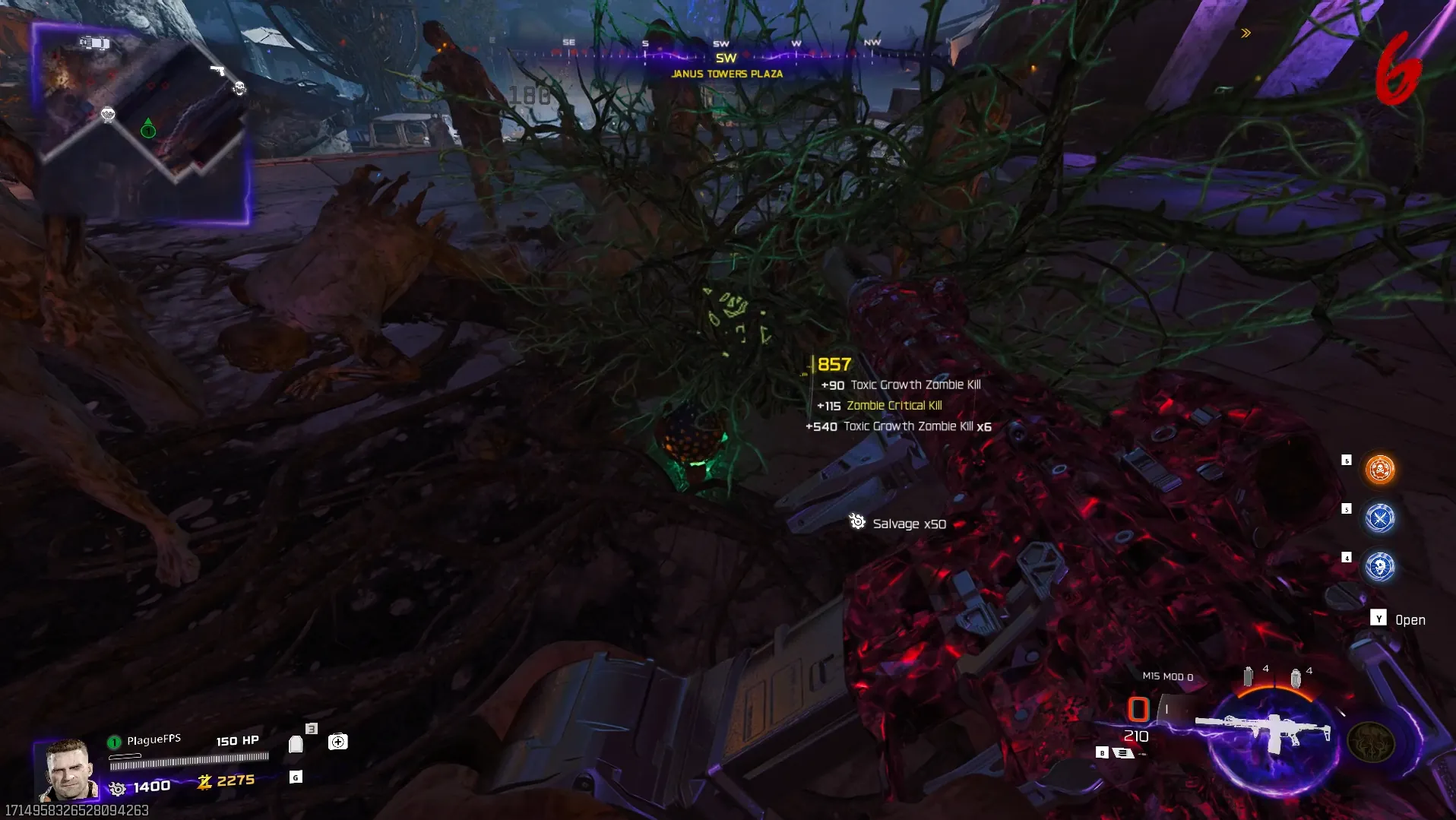This screenshot has width=1456, height=820.
Task: Click the field upgrade emblem icon
Action: pos(1370,742)
